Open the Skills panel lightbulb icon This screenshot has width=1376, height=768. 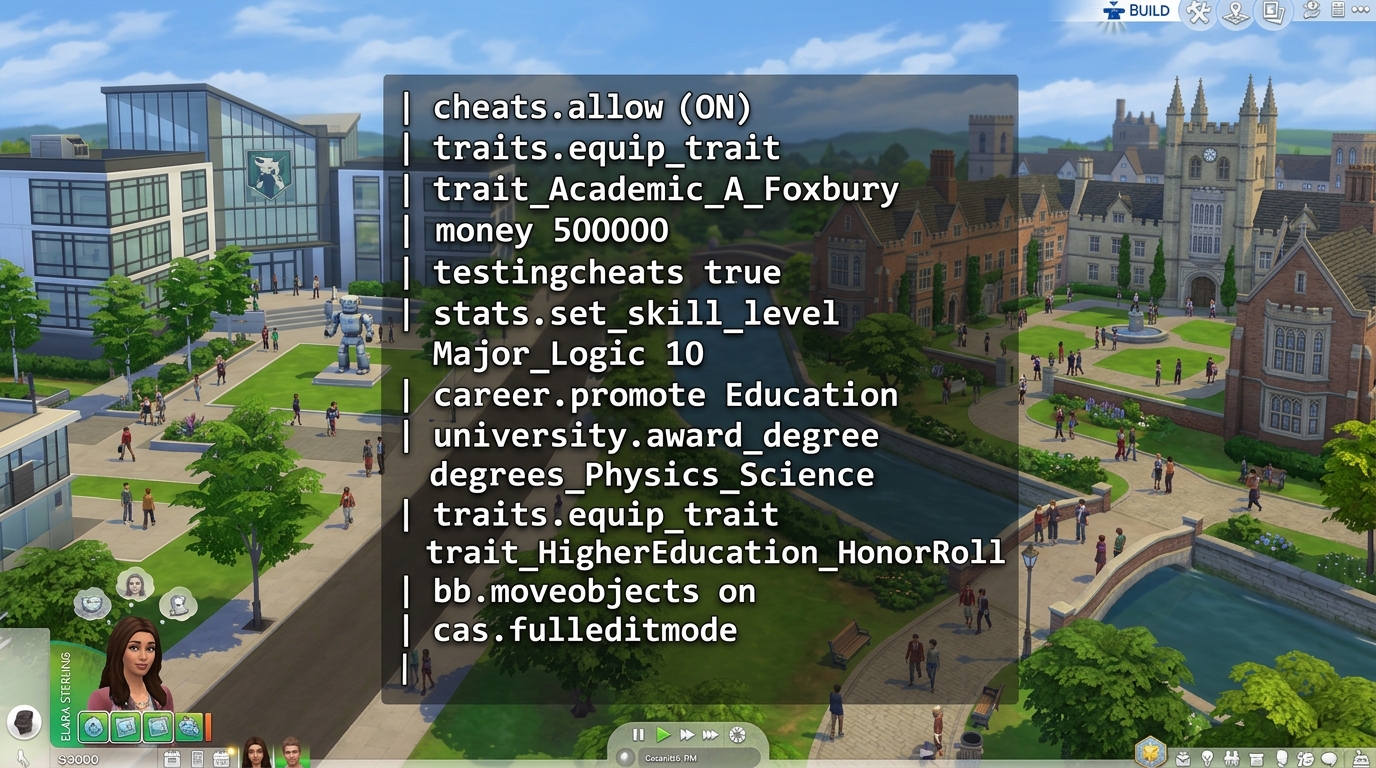pos(1208,758)
